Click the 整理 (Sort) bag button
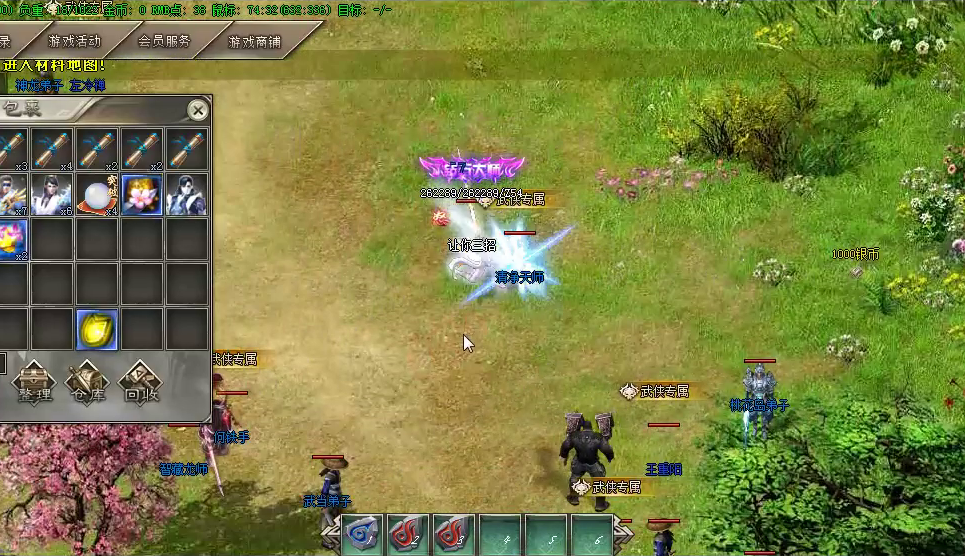965x556 pixels. (34, 384)
